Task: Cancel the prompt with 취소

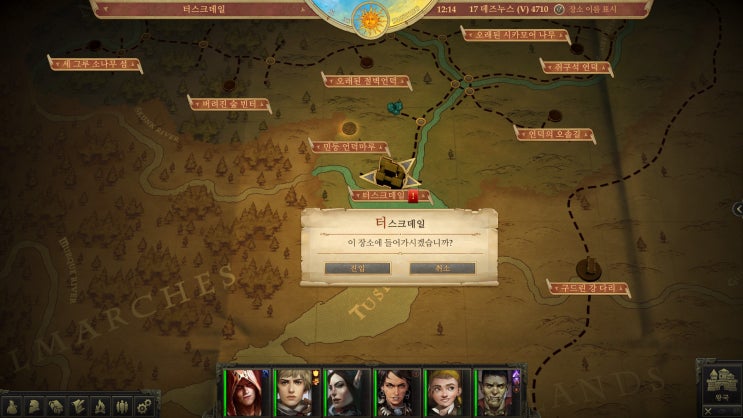Action: pyautogui.click(x=442, y=268)
